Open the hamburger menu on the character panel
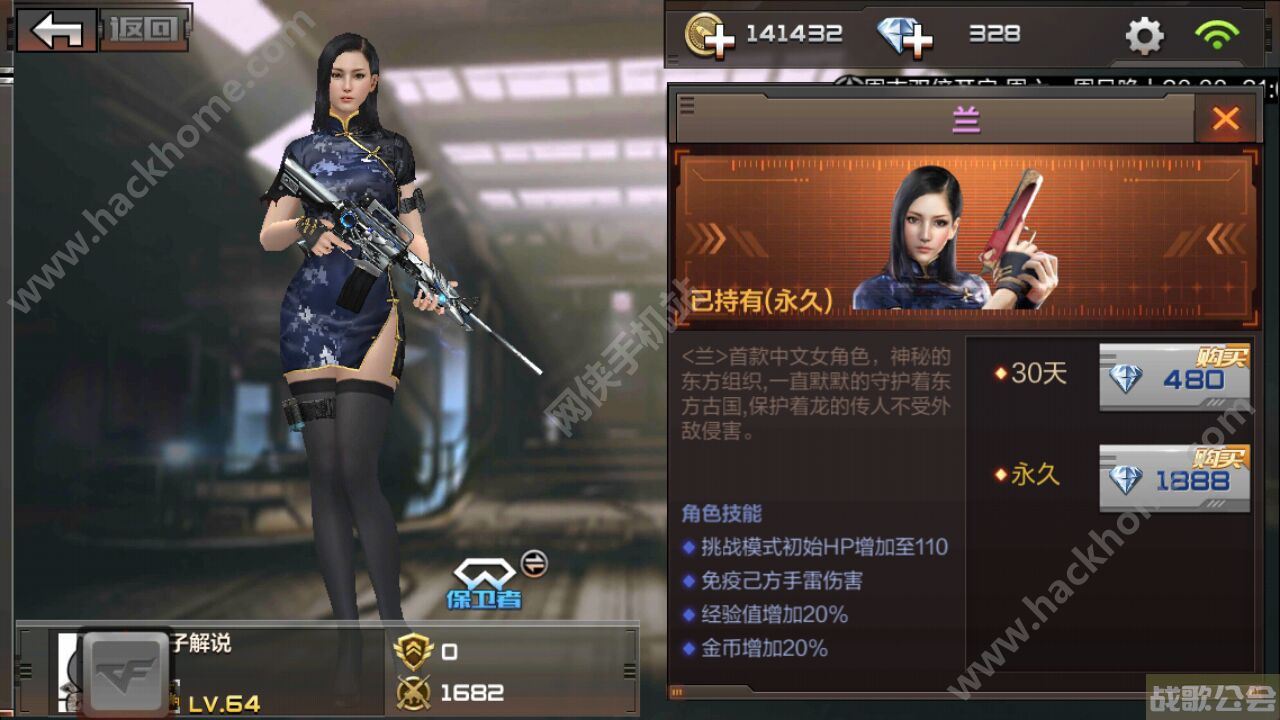The height and width of the screenshot is (720, 1280). 687,105
